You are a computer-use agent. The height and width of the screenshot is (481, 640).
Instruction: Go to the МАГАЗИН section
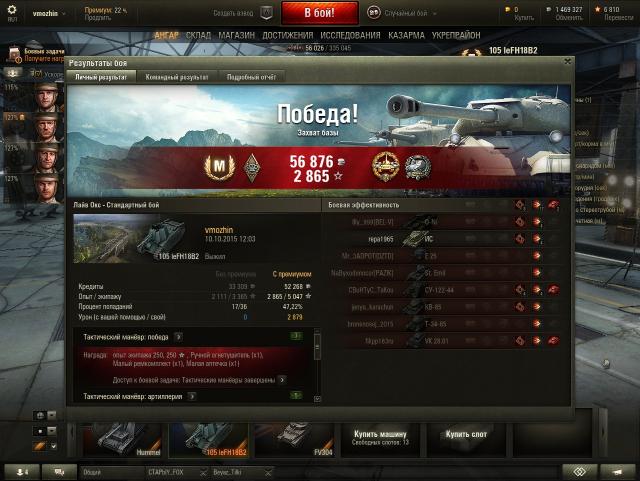pyautogui.click(x=237, y=35)
